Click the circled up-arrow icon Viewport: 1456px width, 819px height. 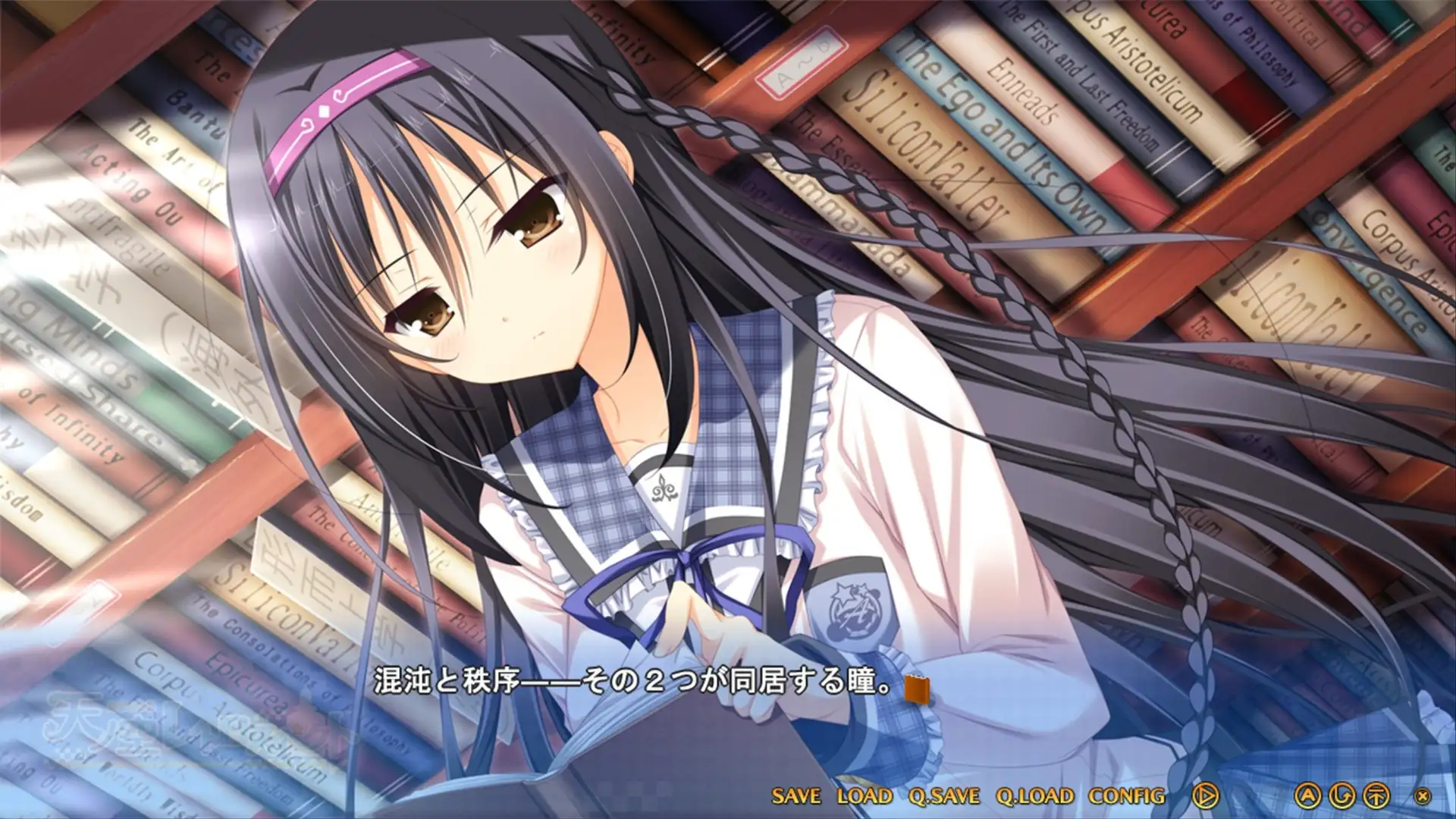pyautogui.click(x=1376, y=796)
